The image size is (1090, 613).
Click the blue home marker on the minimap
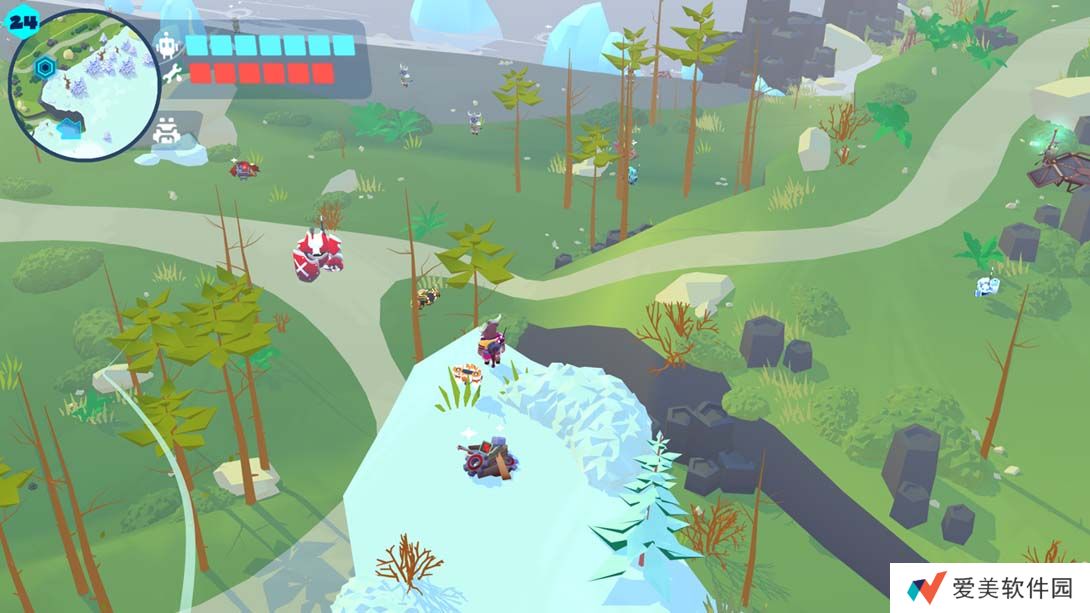68,128
